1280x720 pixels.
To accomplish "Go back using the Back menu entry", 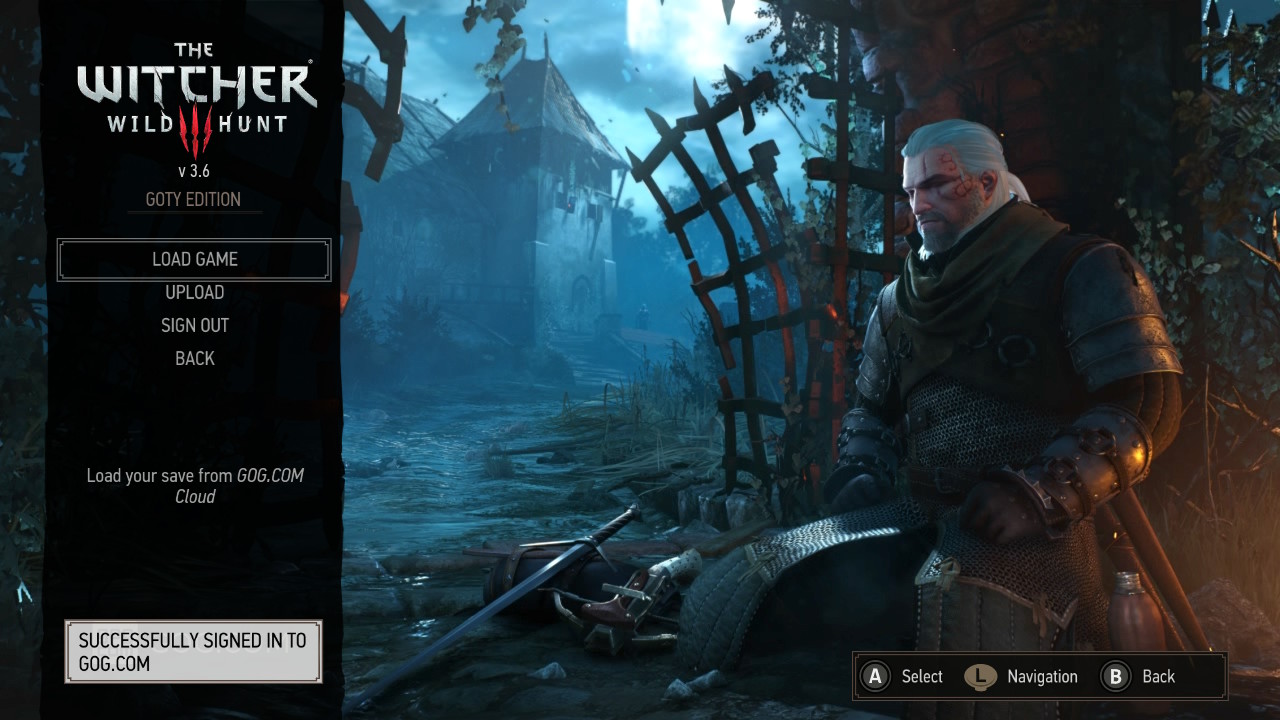I will (194, 358).
